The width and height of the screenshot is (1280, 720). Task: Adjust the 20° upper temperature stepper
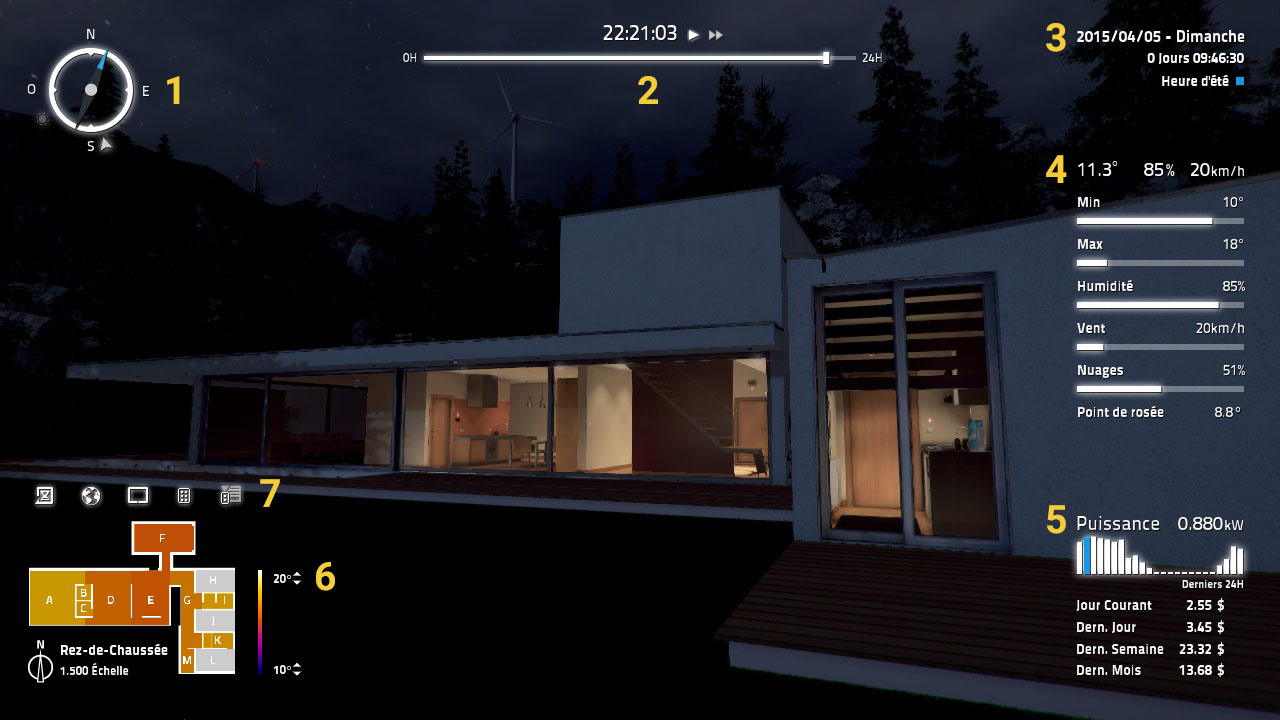(x=297, y=579)
